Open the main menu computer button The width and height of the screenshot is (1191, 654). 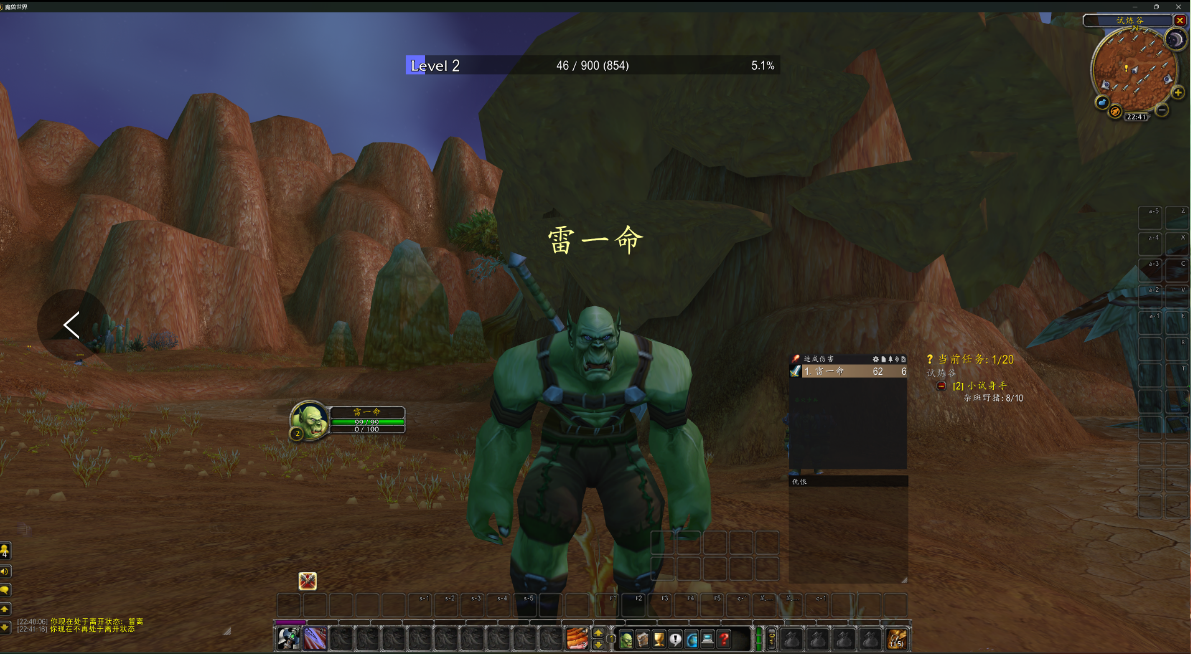[707, 639]
